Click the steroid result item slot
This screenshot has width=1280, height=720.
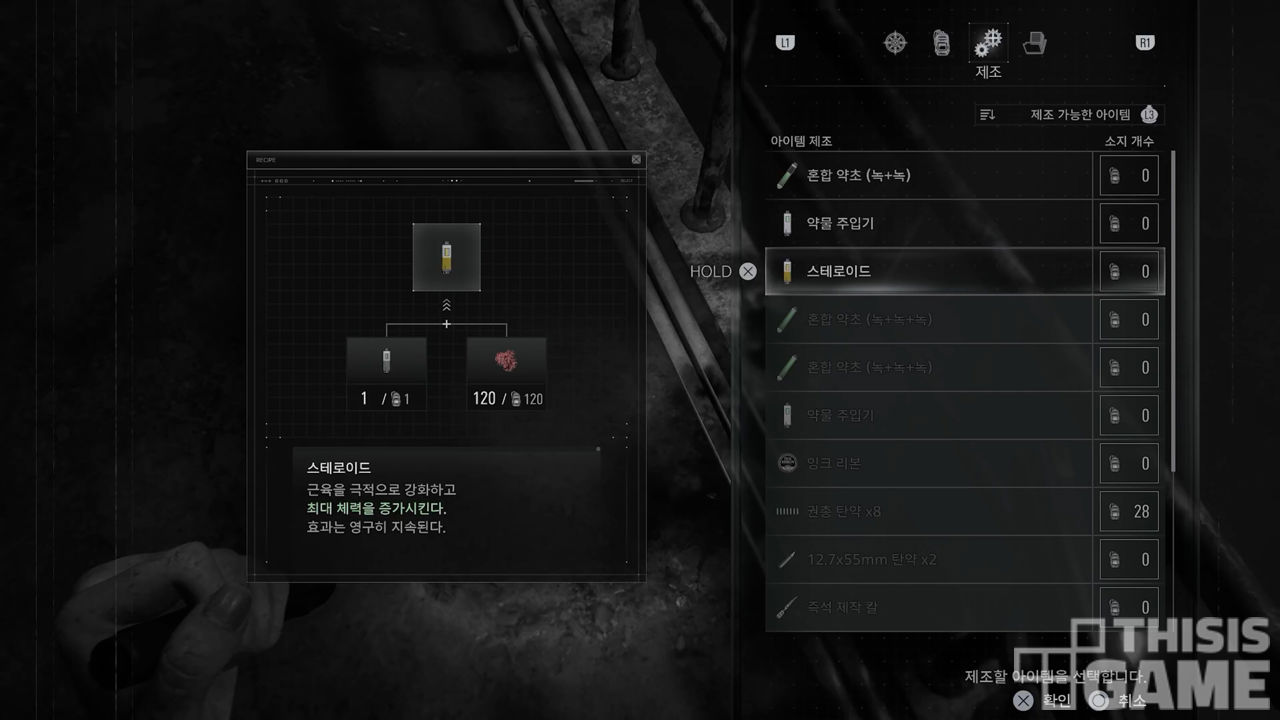pos(446,257)
